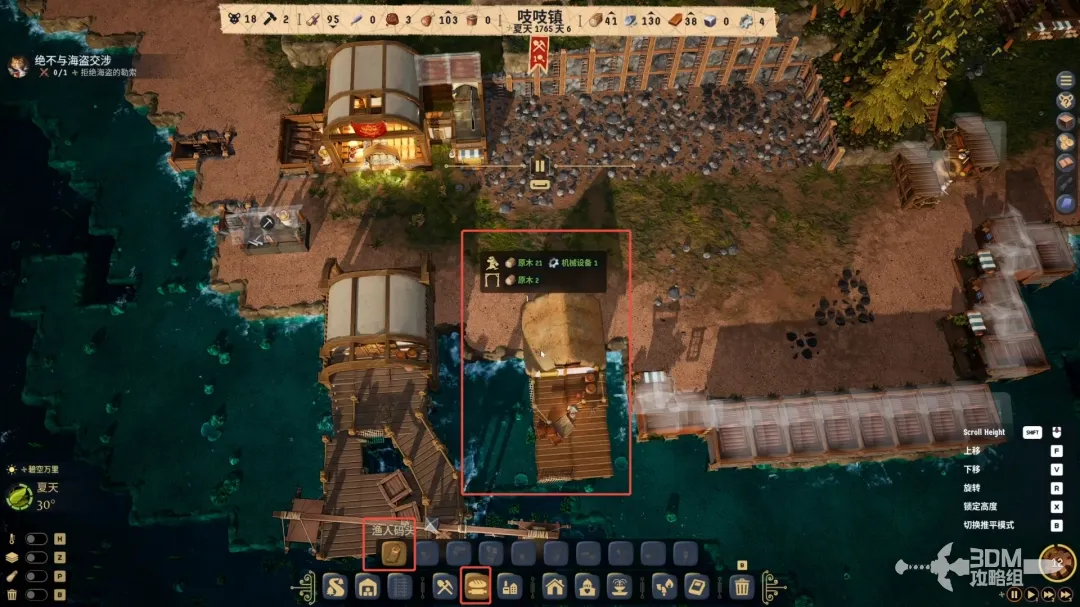The image size is (1080, 607).
Task: Set game speed to normal play
Action: click(x=1030, y=594)
